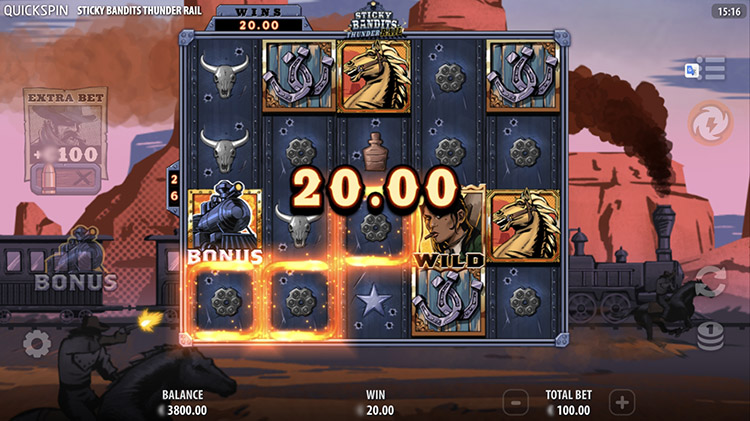The image size is (750, 421).
Task: Decrease total bet with minus button
Action: [x=514, y=403]
